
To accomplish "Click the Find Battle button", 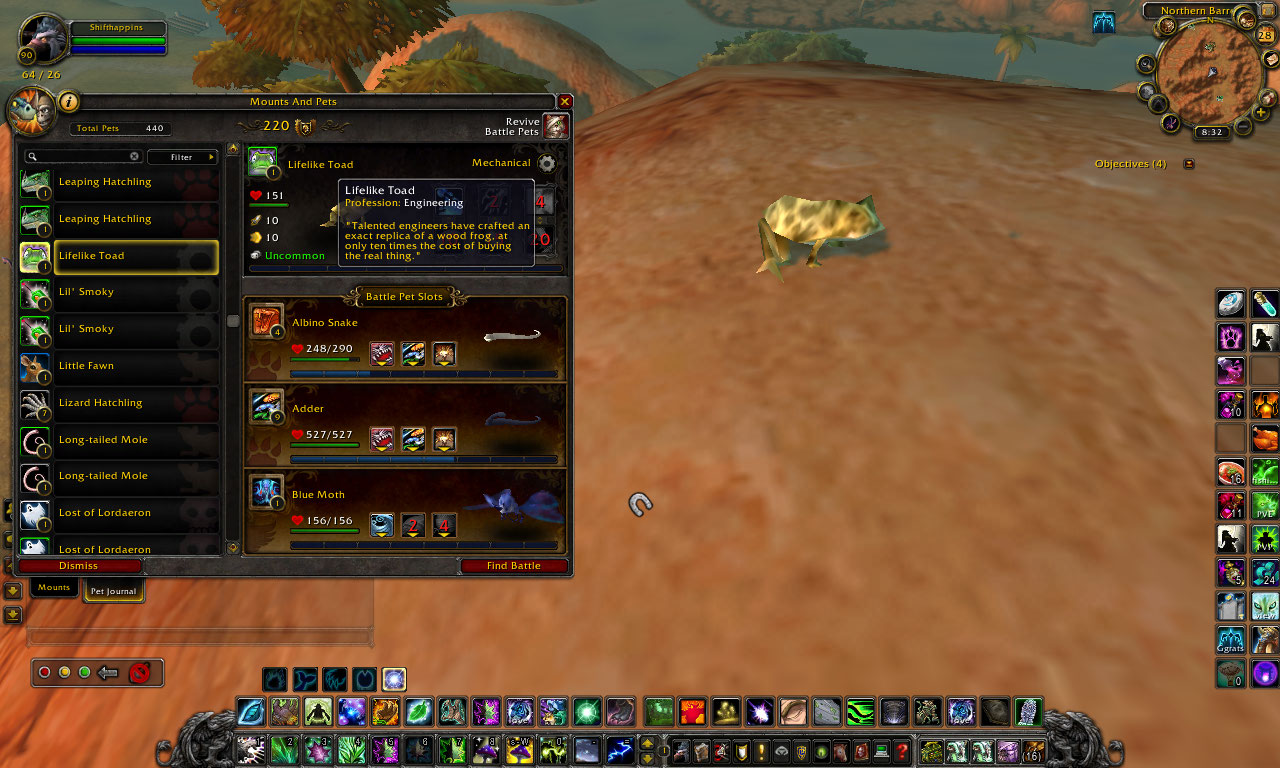I will click(515, 565).
